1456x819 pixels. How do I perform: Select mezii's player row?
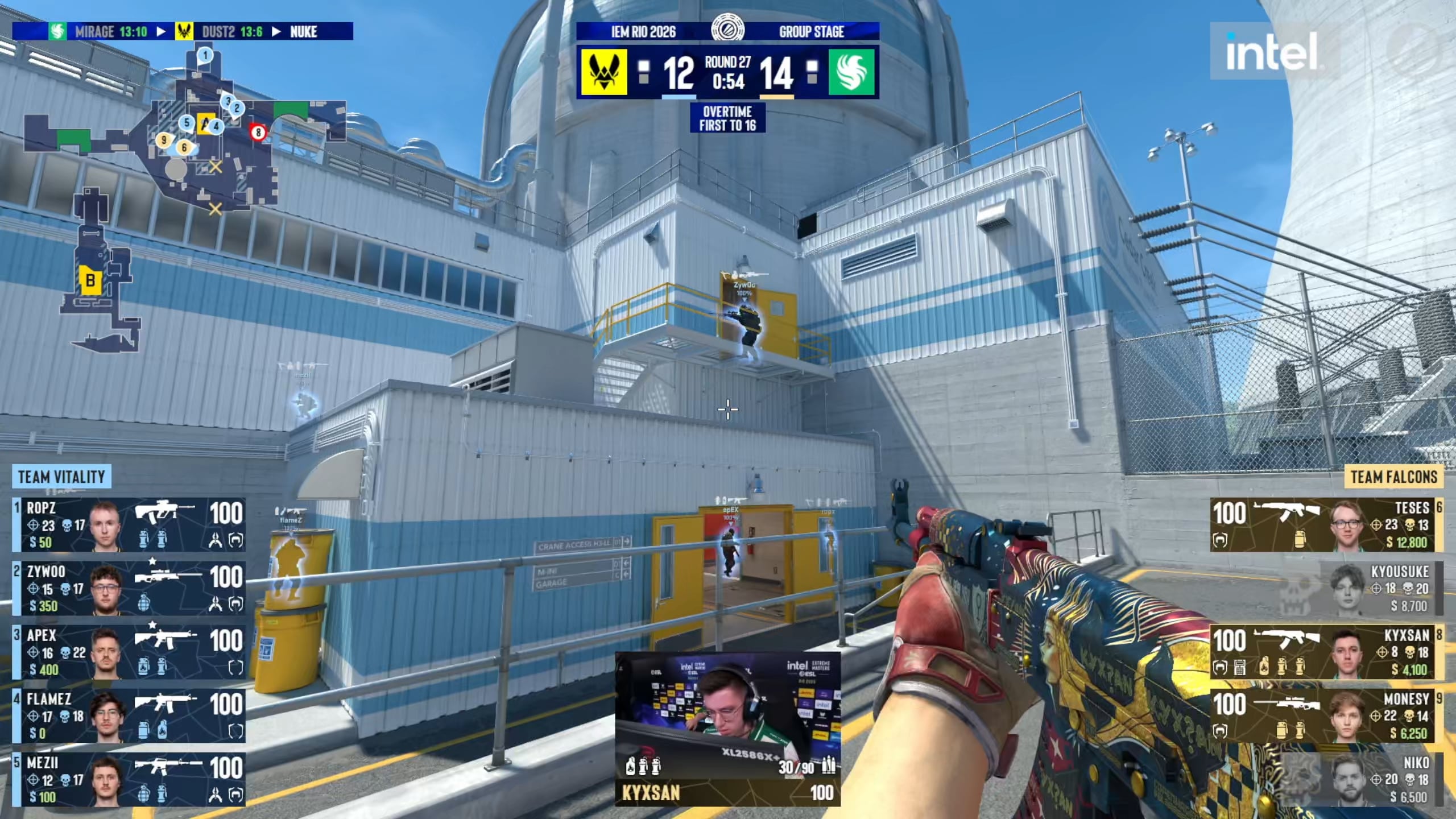pos(129,779)
